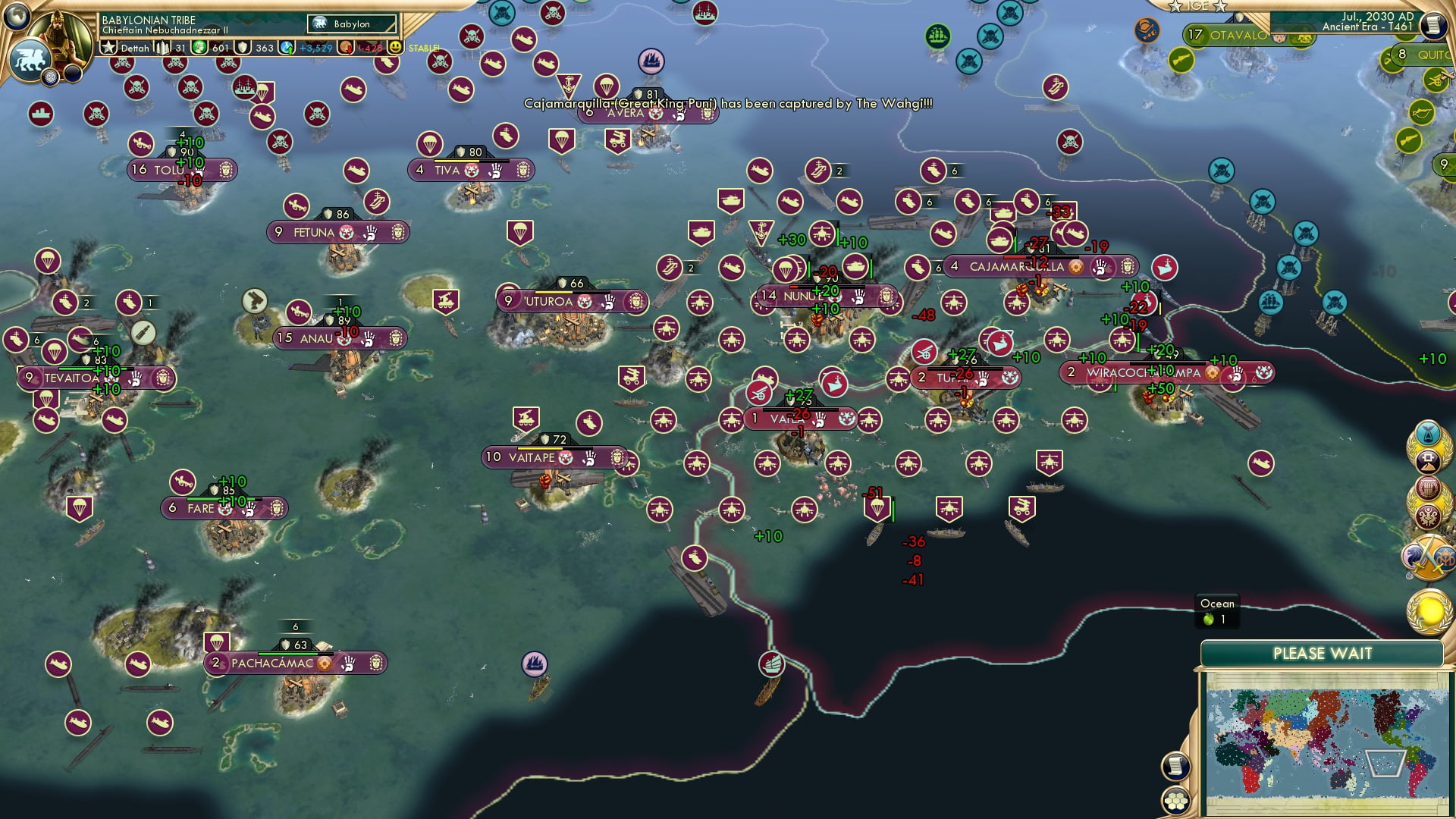
Task: Click the happiness smiley showing STABLE
Action: click(394, 46)
